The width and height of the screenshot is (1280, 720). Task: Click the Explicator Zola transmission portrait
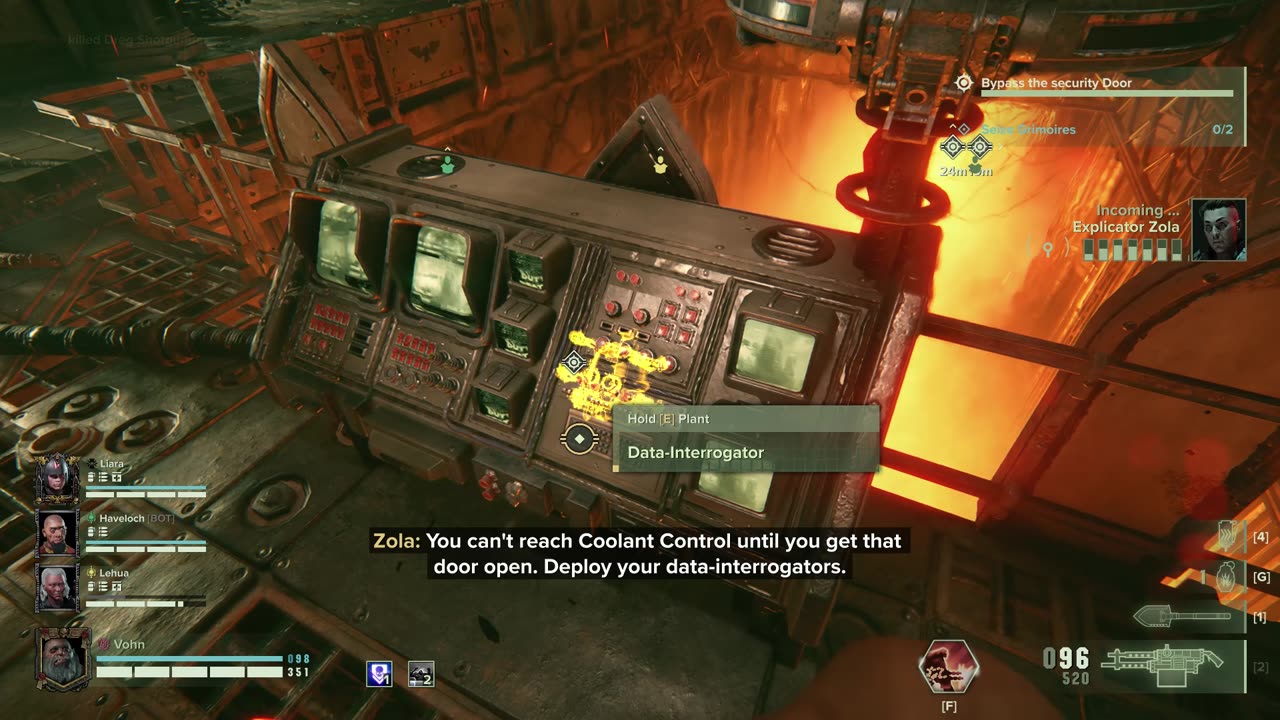1217,229
